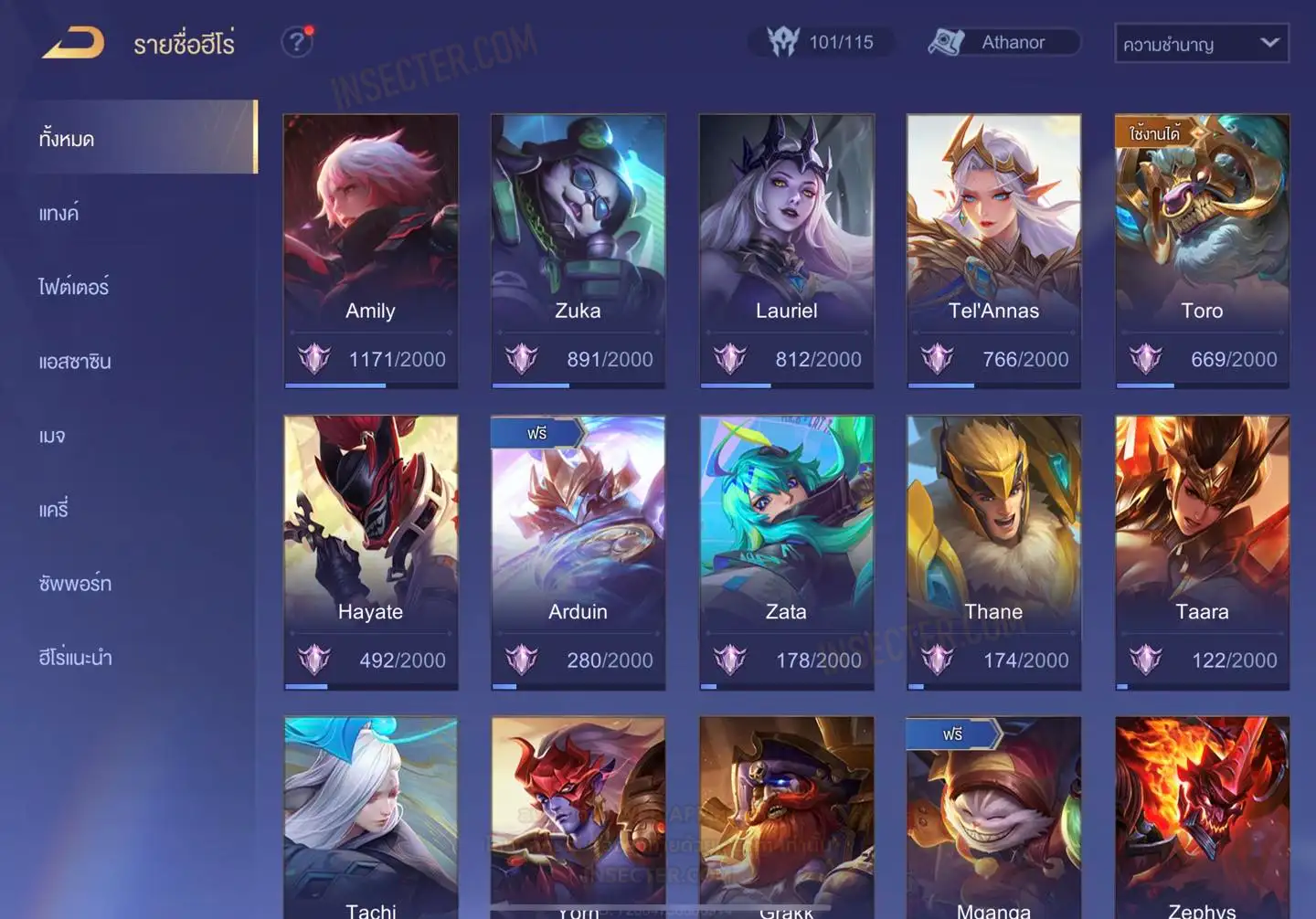Select the ทั้งหมด all-heroes tab

click(x=67, y=139)
